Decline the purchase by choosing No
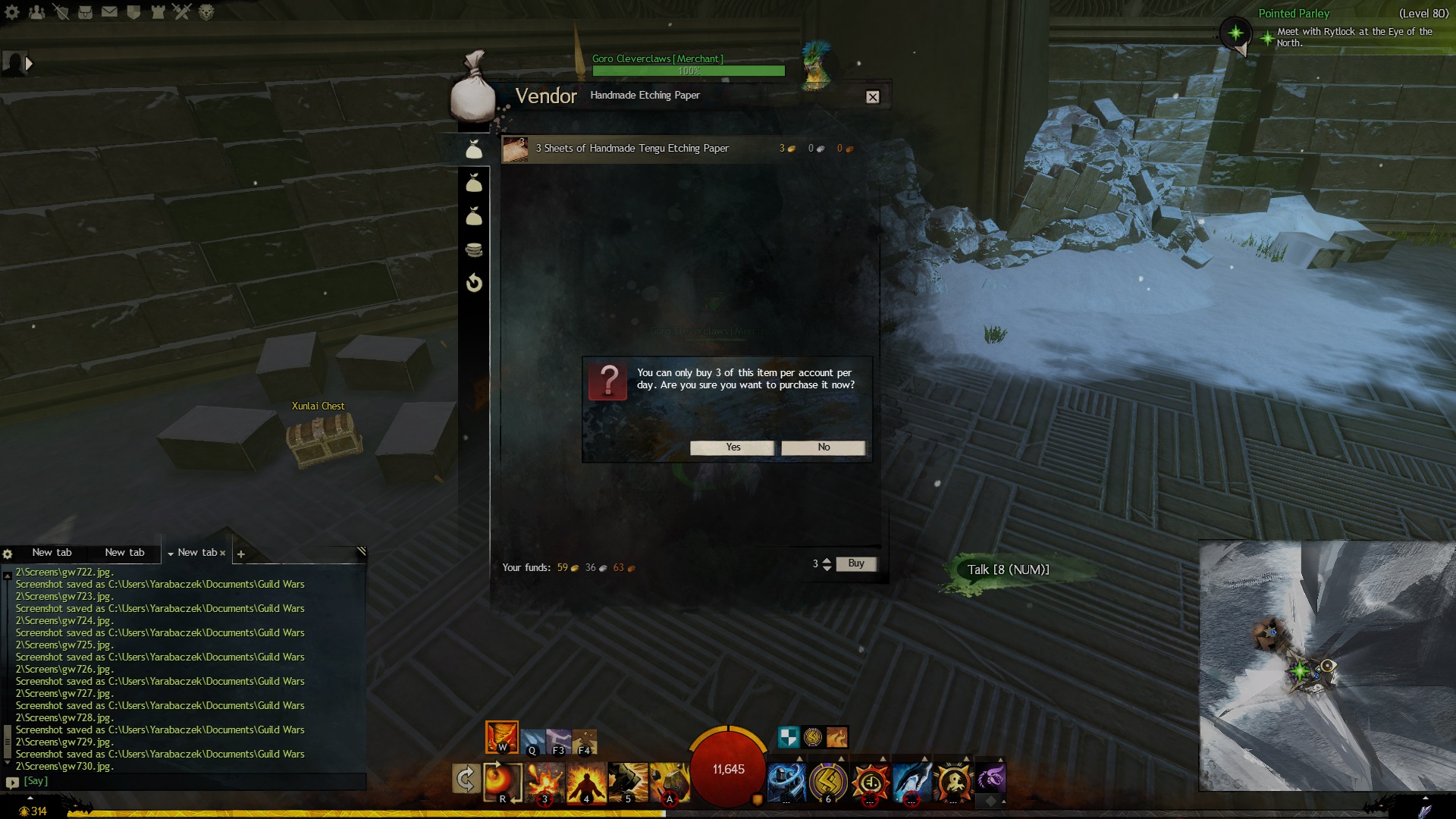This screenshot has height=819, width=1456. [x=823, y=447]
